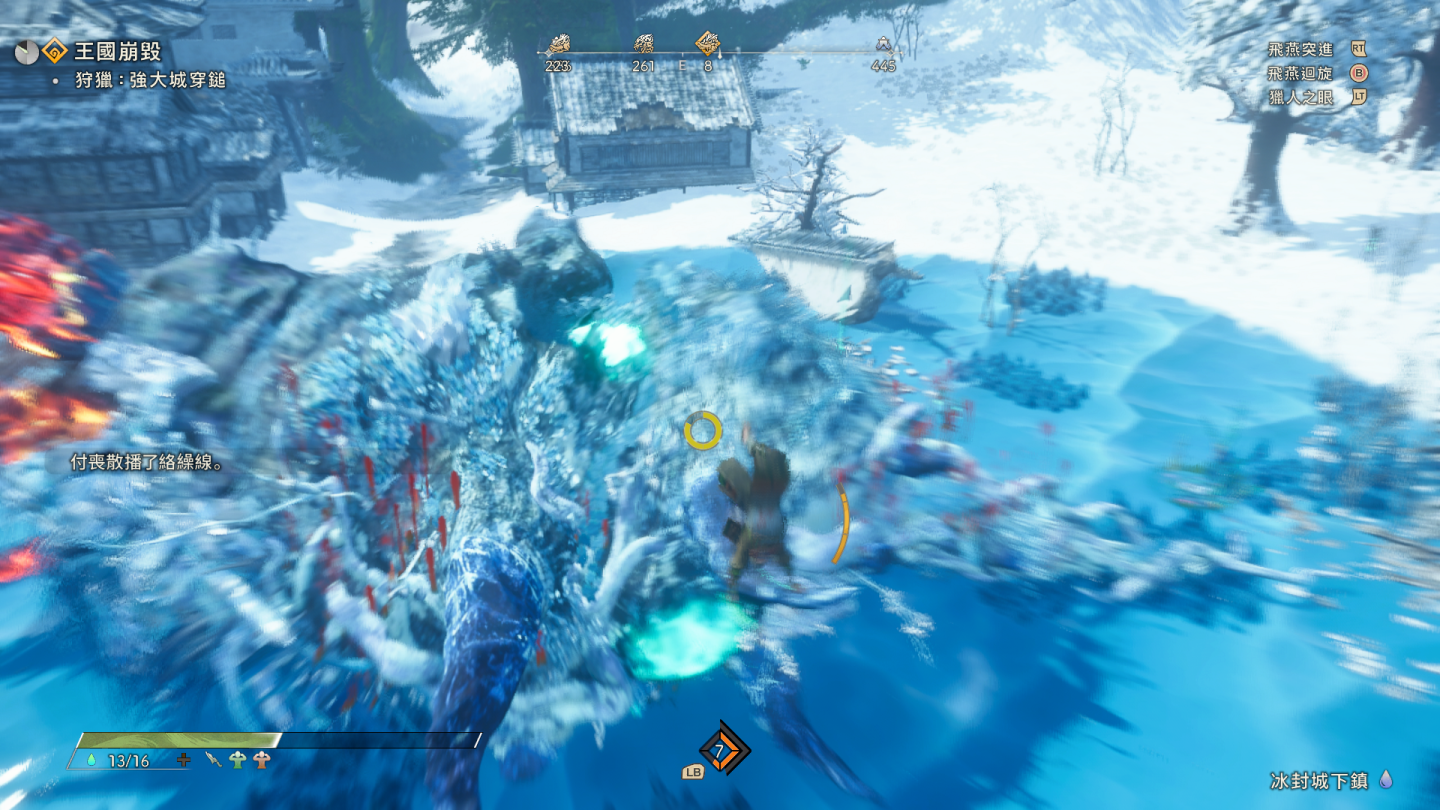Click the orange flexing figure buff icon
Screen dimensions: 1440x810
tap(262, 760)
